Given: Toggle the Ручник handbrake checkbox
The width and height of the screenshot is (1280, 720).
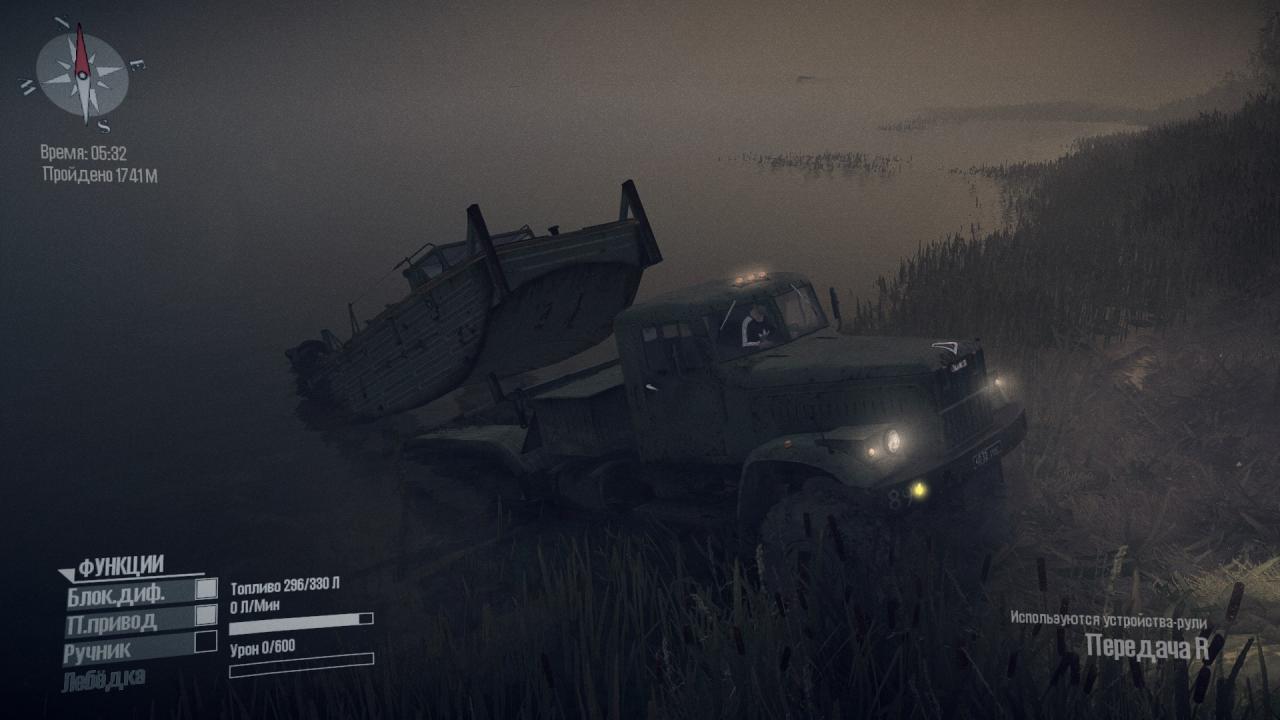Looking at the screenshot, I should coord(206,641).
